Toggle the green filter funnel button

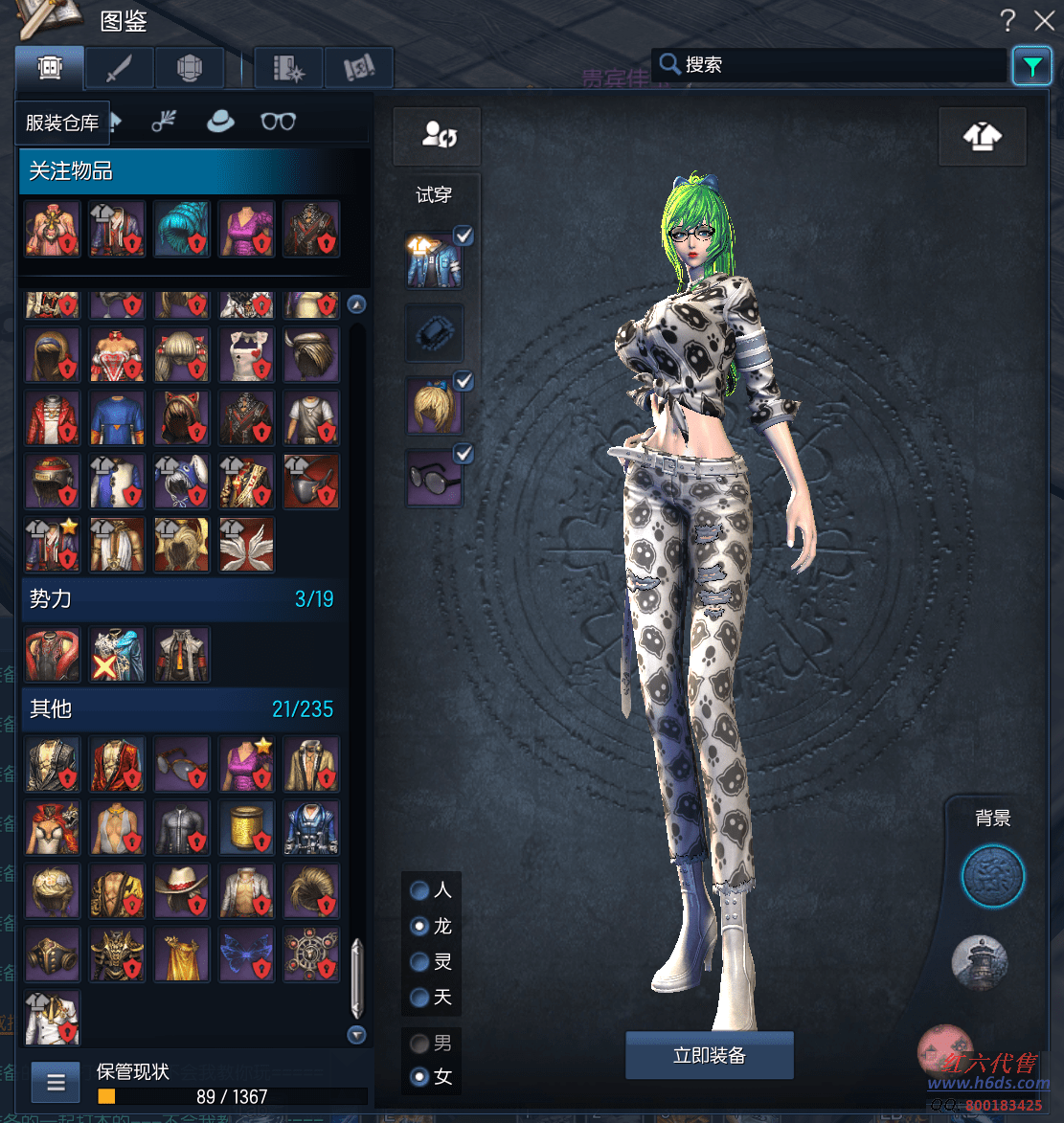coord(1031,66)
